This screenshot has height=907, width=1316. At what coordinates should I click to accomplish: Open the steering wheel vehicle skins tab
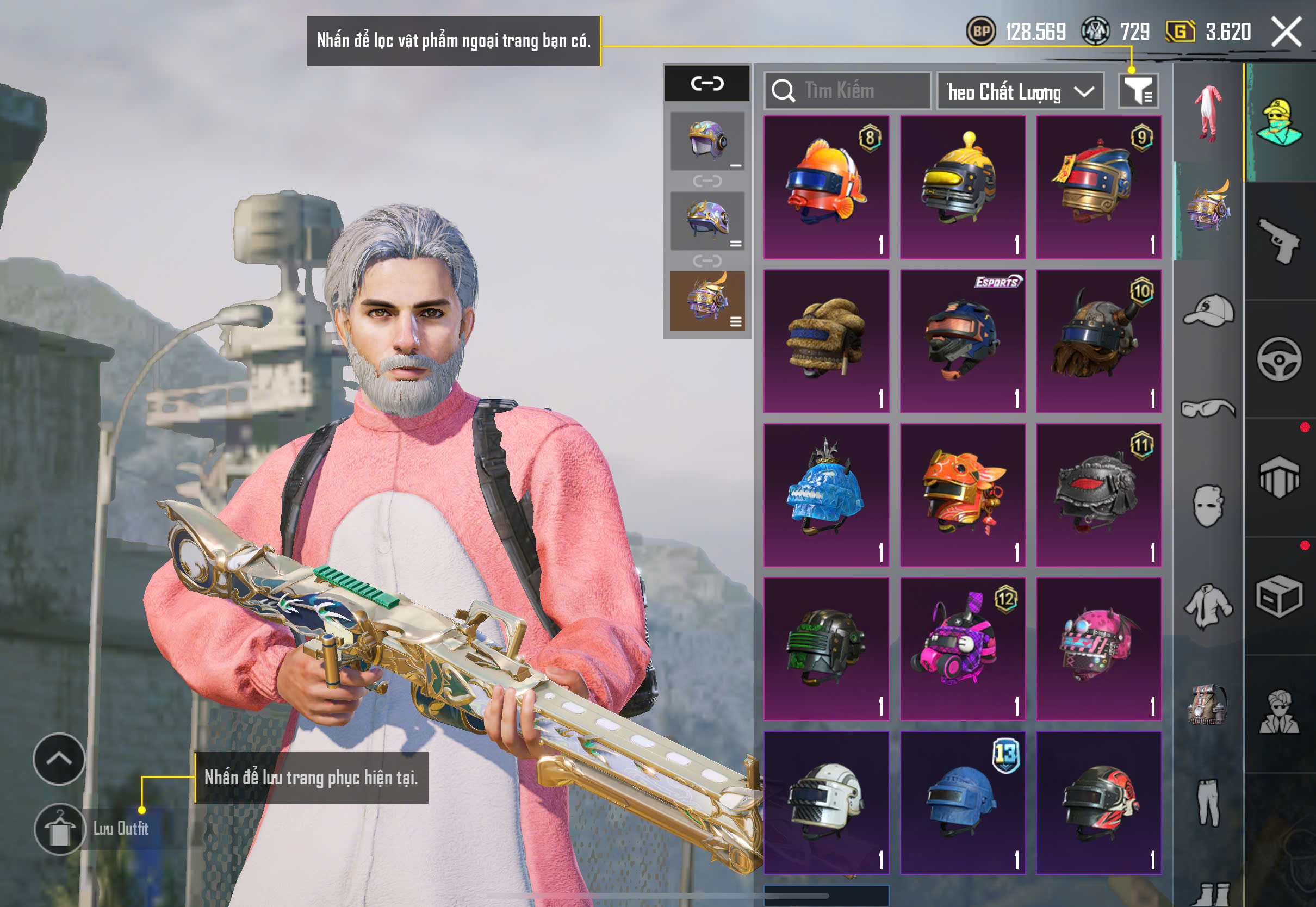1280,359
